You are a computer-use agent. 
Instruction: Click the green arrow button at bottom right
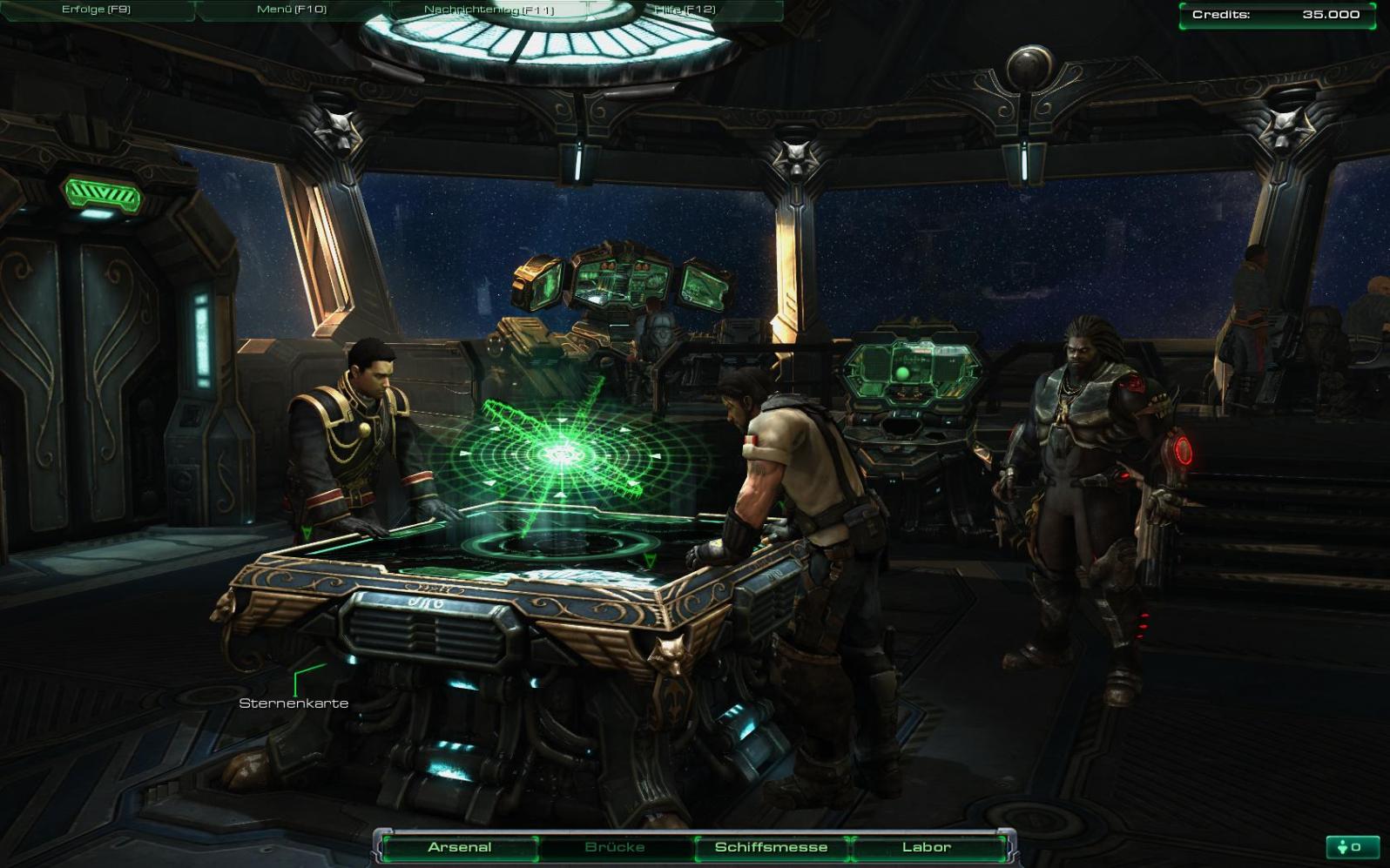(1350, 847)
